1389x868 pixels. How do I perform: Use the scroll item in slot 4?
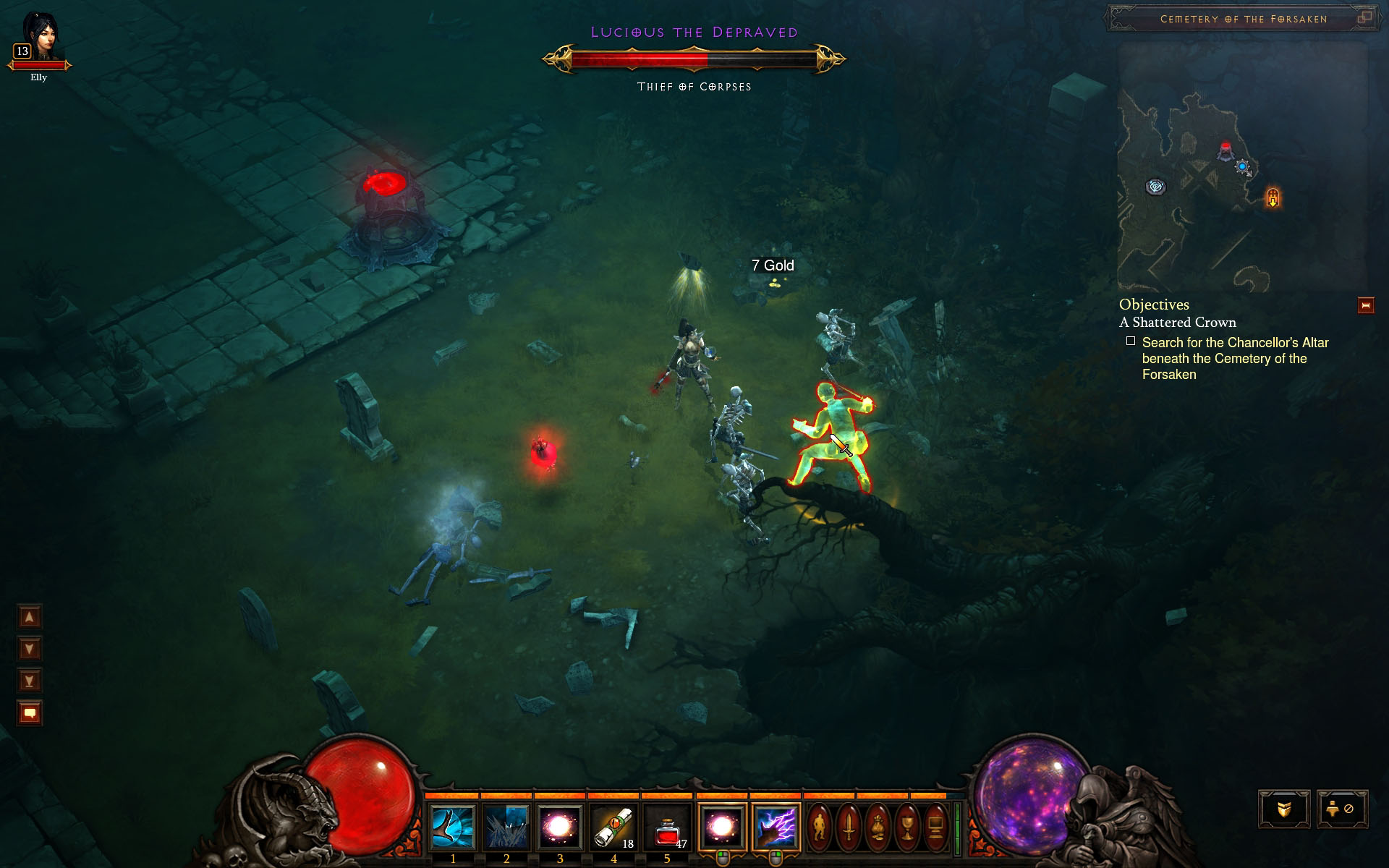coord(613,827)
